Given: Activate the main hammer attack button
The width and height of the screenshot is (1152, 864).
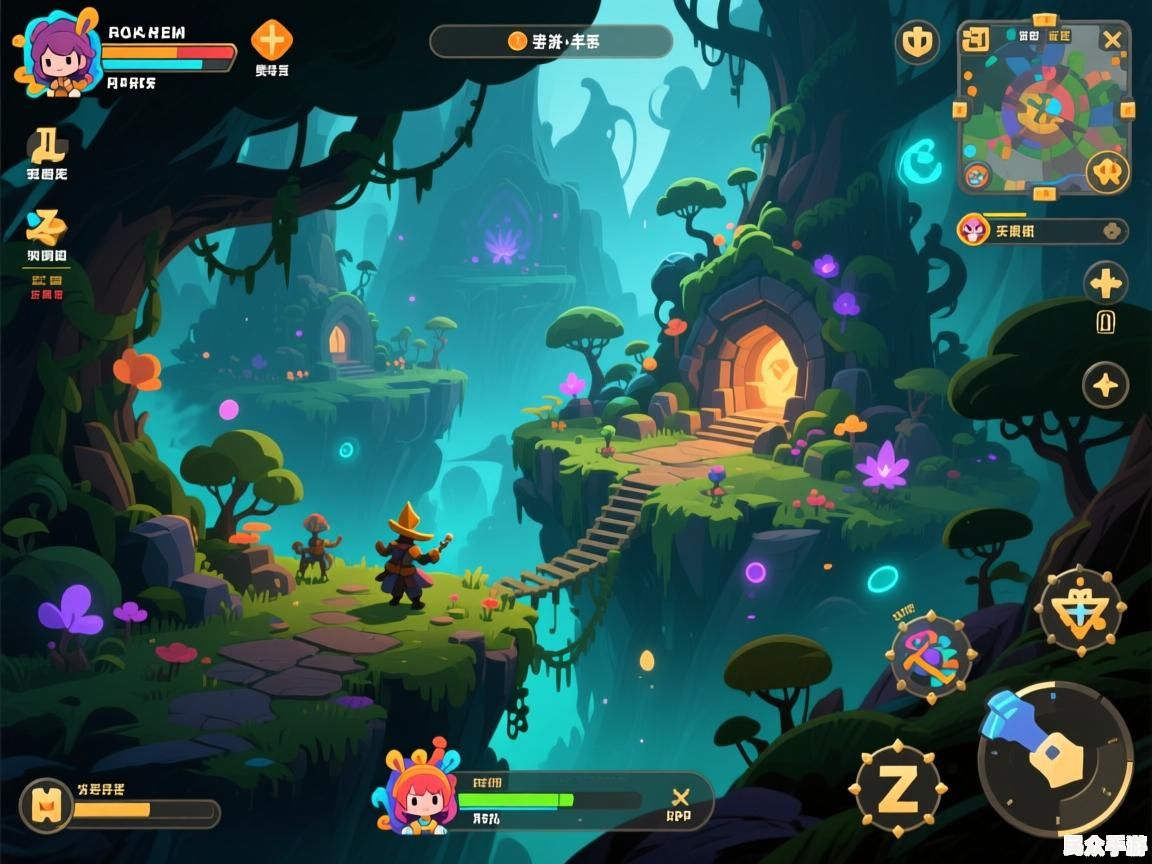Looking at the screenshot, I should tap(1055, 758).
